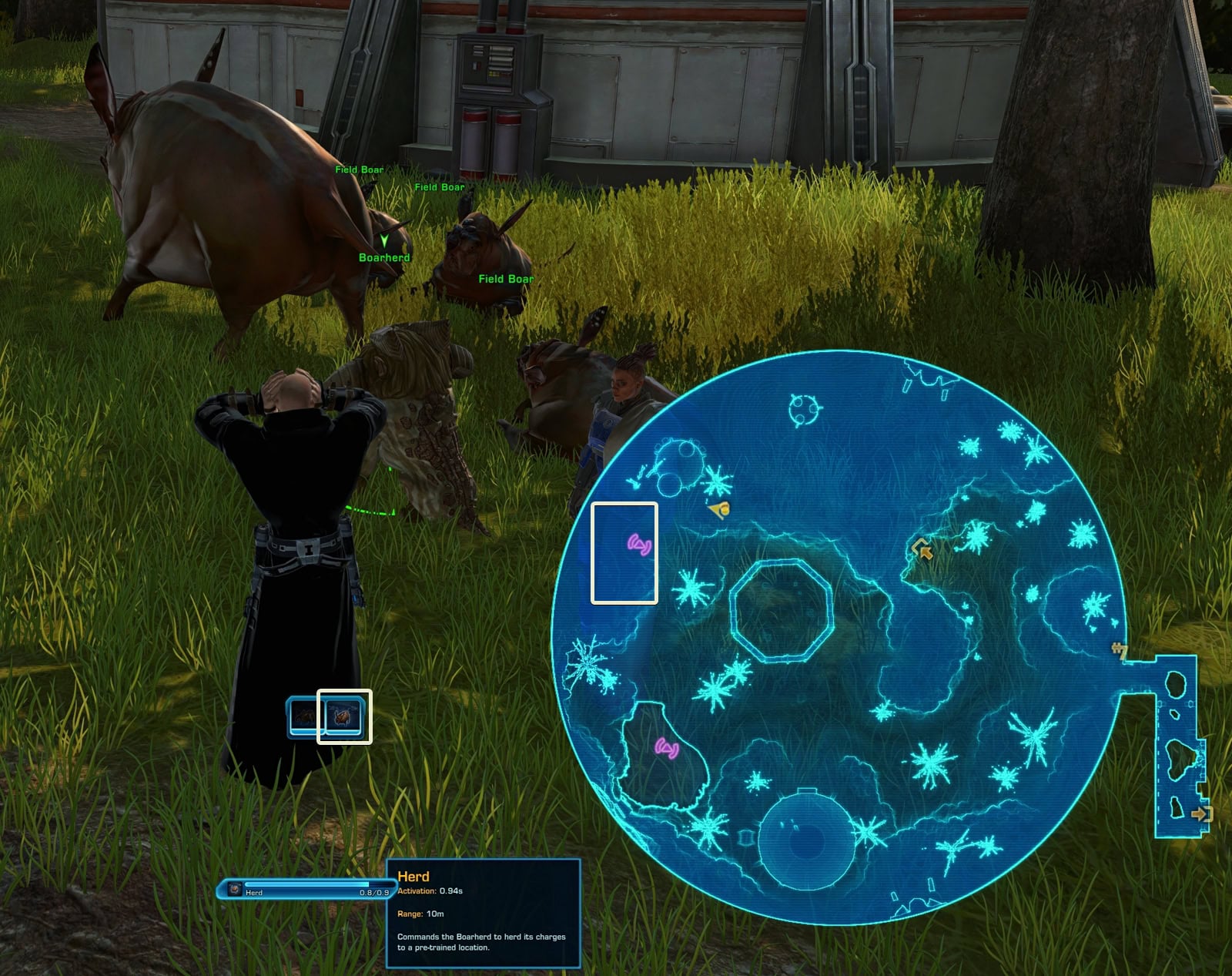Select the yellow player marker on the map
The width and height of the screenshot is (1232, 976).
coord(720,508)
